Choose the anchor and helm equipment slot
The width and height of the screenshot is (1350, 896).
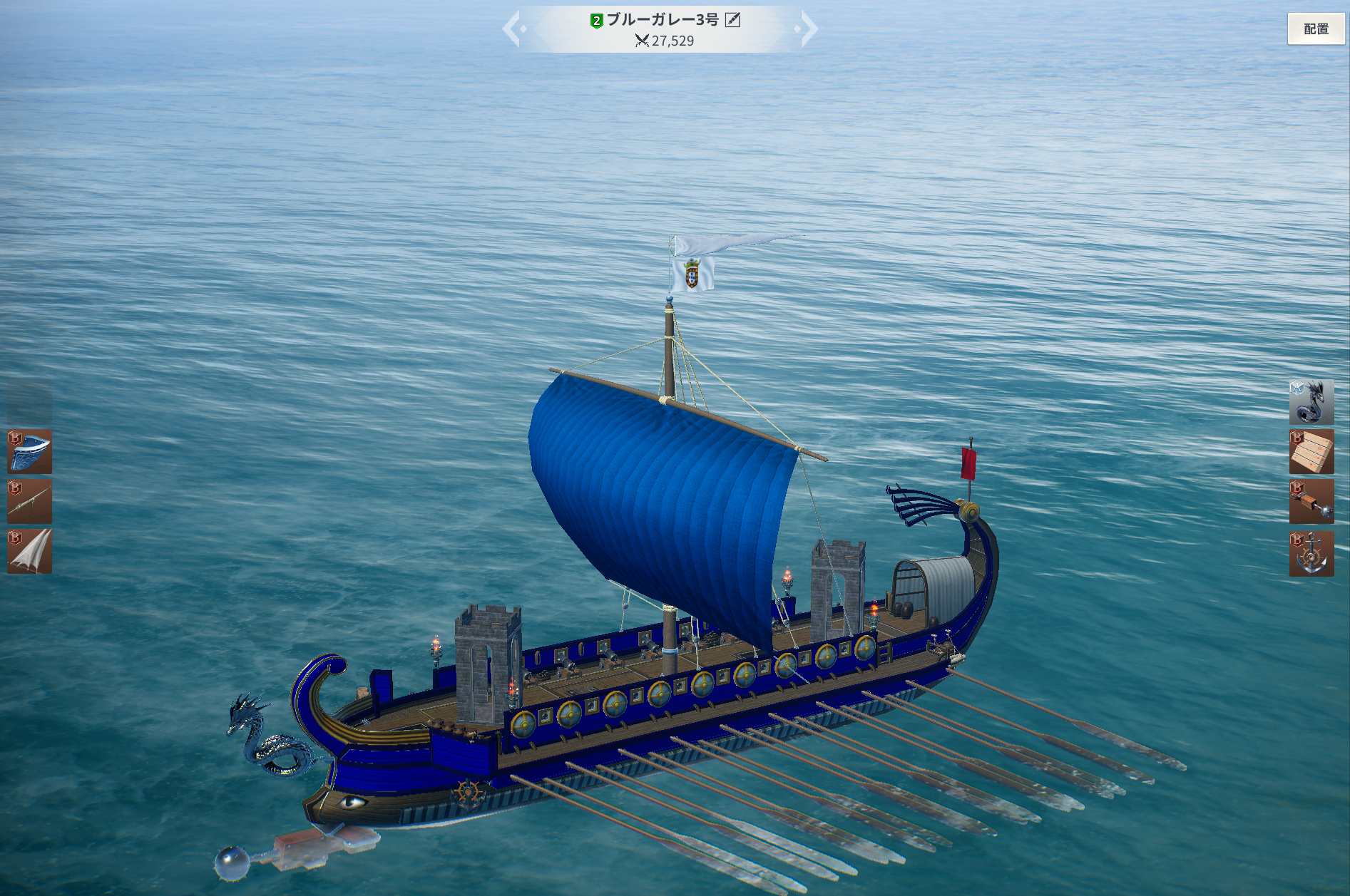[1311, 553]
